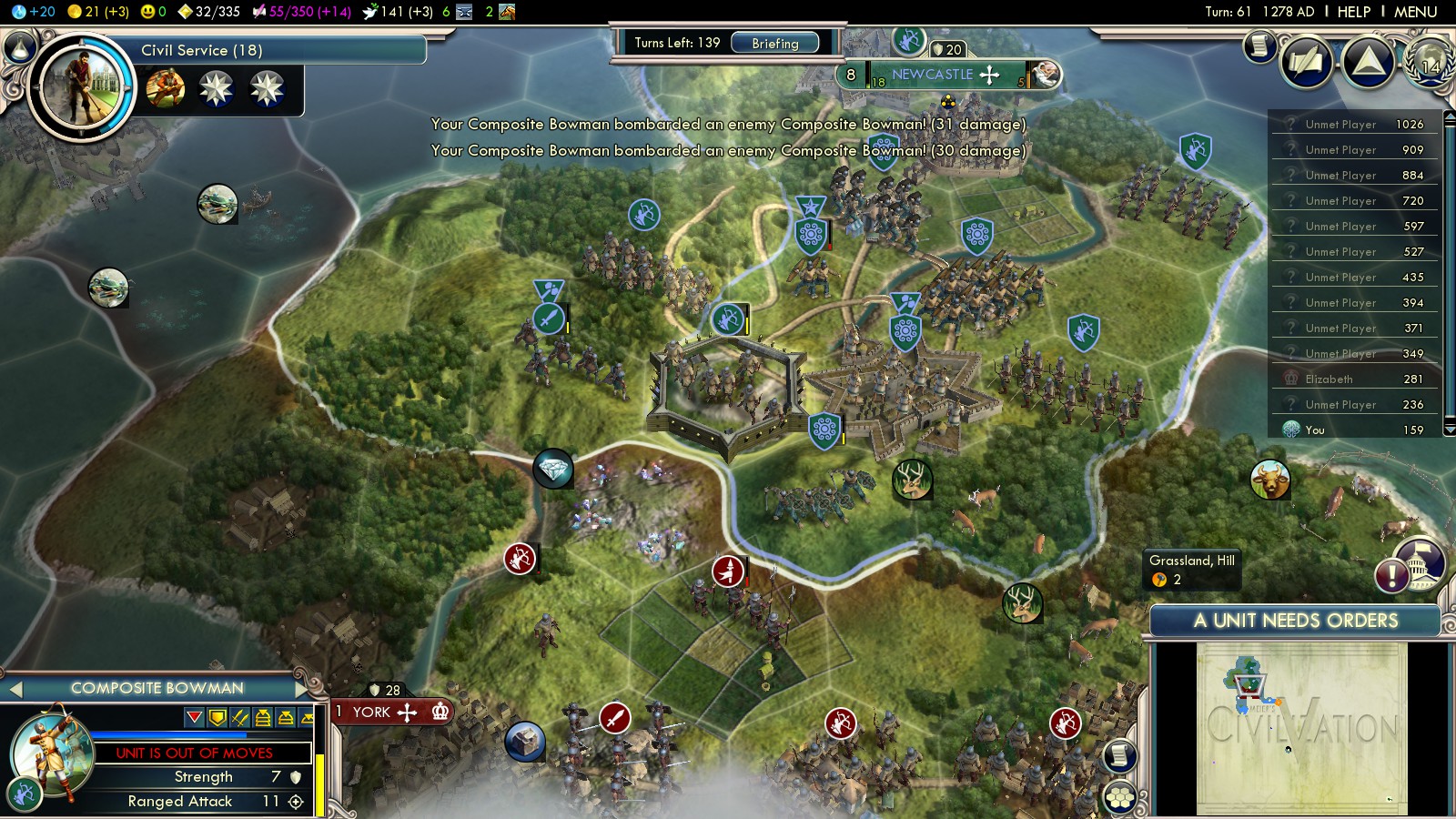The image size is (1456, 819).
Task: Open the York city banner
Action: coord(372,712)
